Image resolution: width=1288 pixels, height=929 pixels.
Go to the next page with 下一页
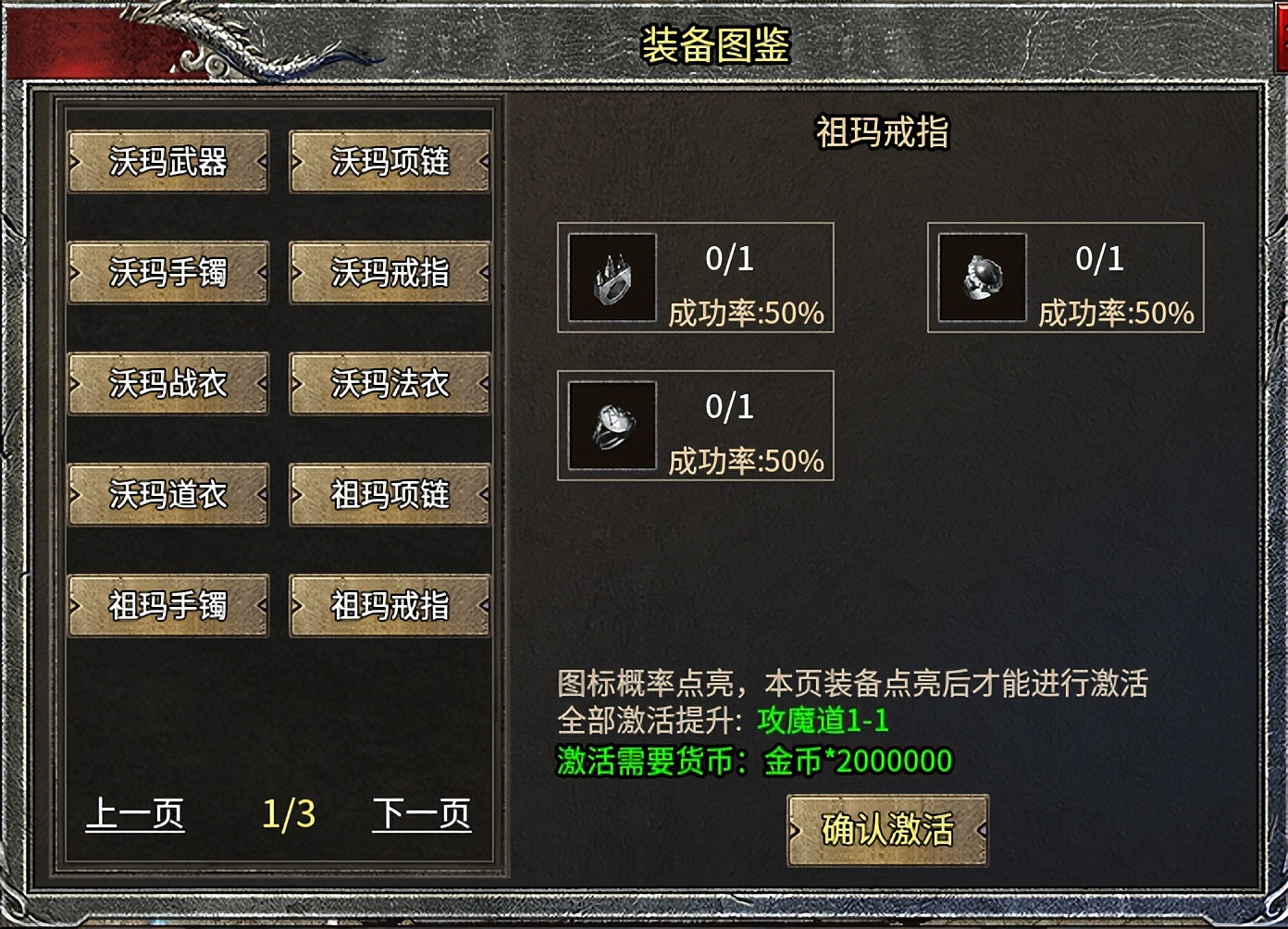click(x=422, y=814)
